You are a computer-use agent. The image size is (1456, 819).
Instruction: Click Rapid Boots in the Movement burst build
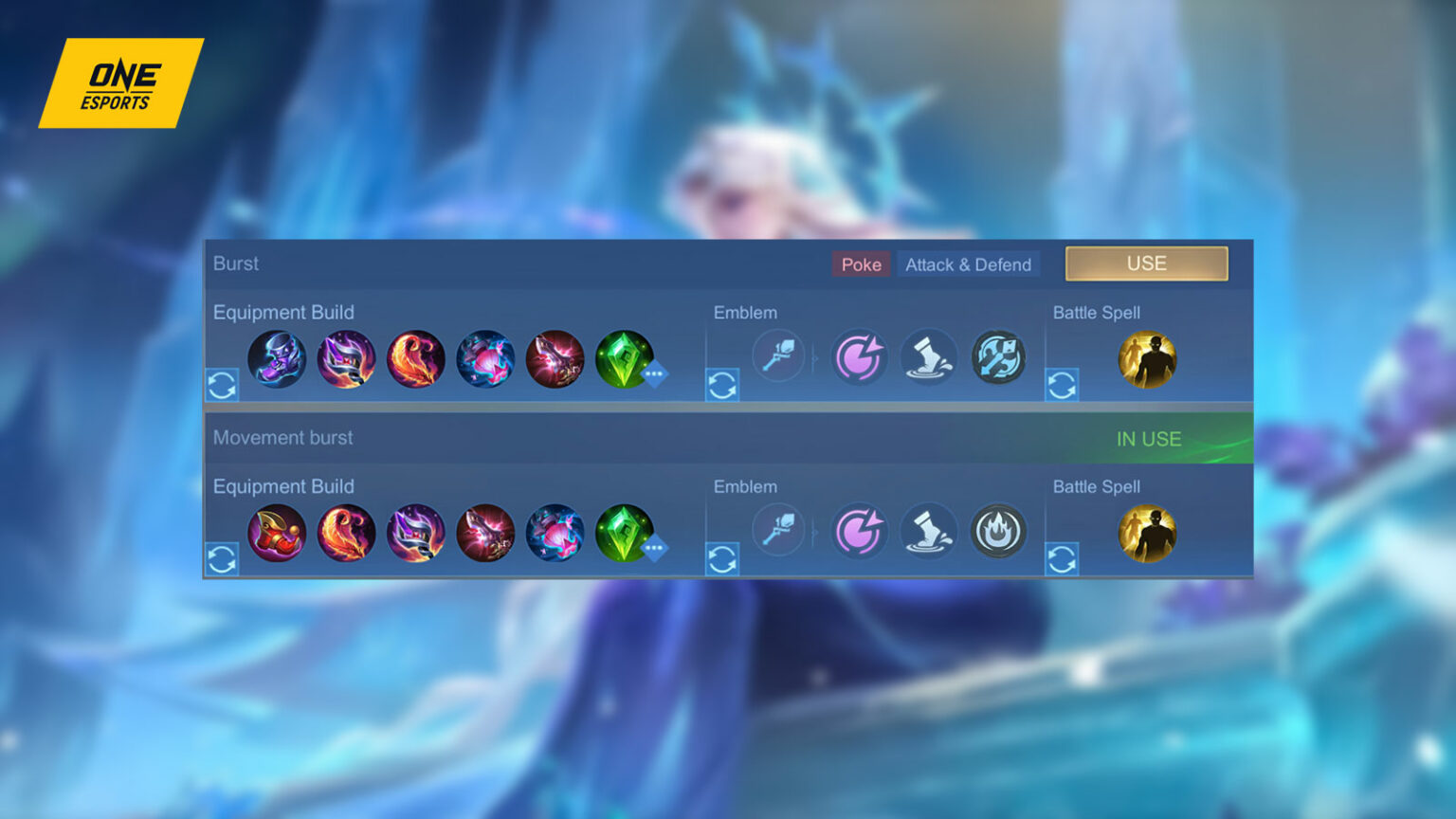point(277,533)
